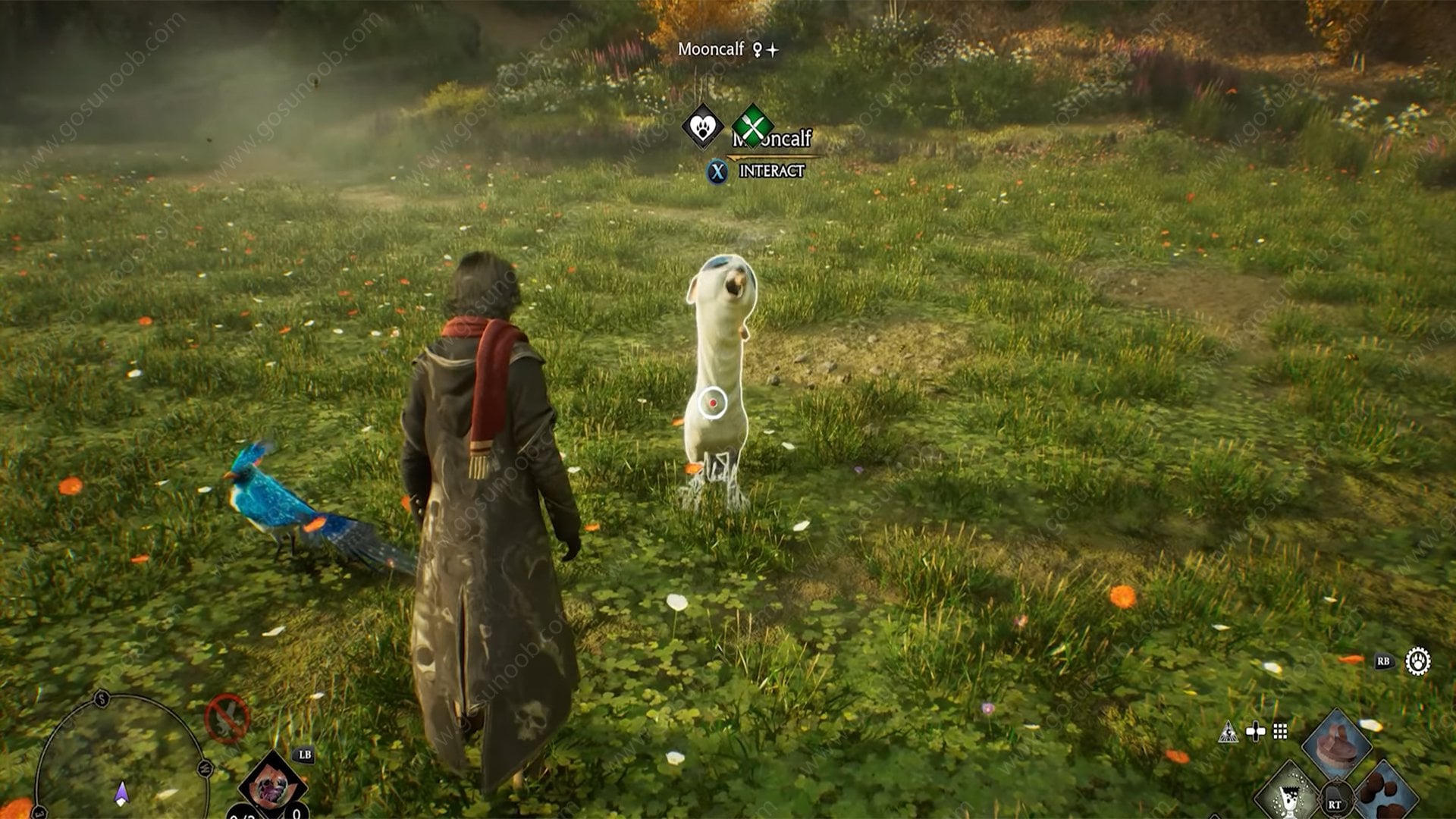Choose the INTERACT prompt label

(771, 171)
